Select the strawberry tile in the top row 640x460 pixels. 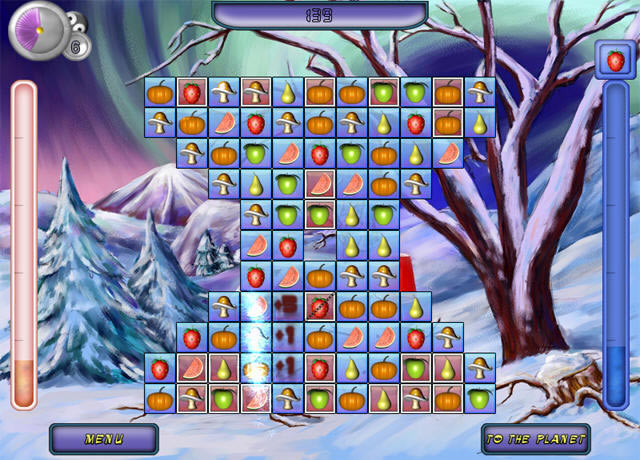coord(191,93)
